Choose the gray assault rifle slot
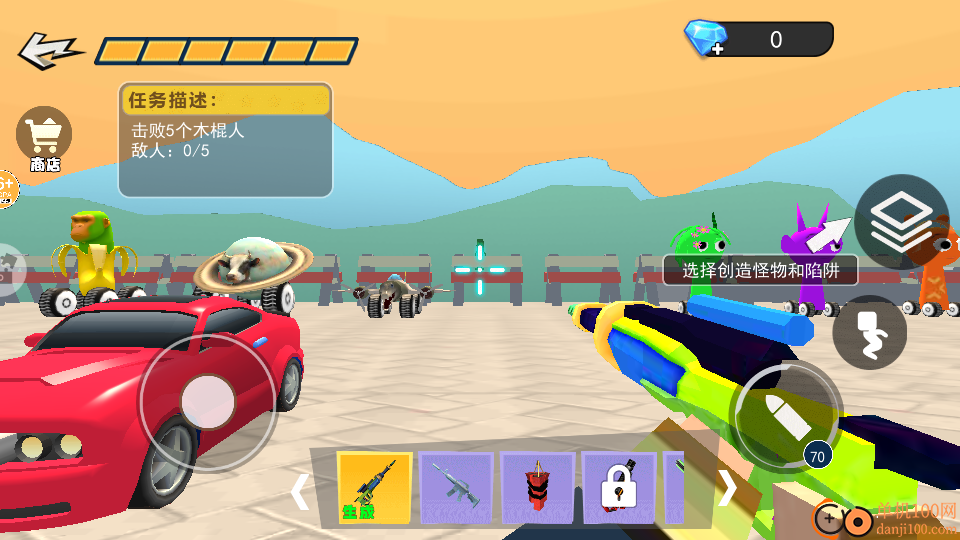 pyautogui.click(x=456, y=488)
